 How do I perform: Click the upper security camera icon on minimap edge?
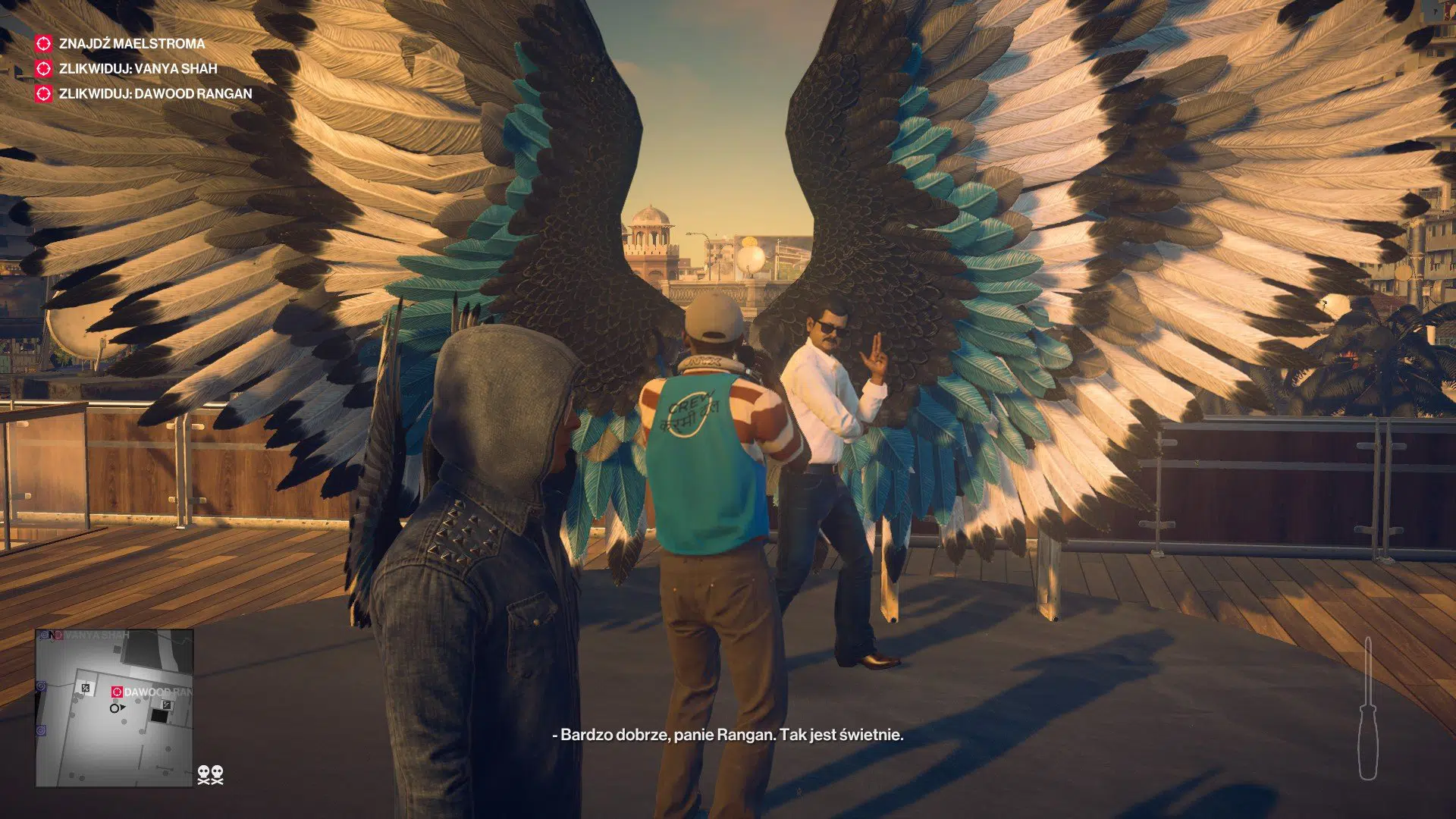click(41, 686)
